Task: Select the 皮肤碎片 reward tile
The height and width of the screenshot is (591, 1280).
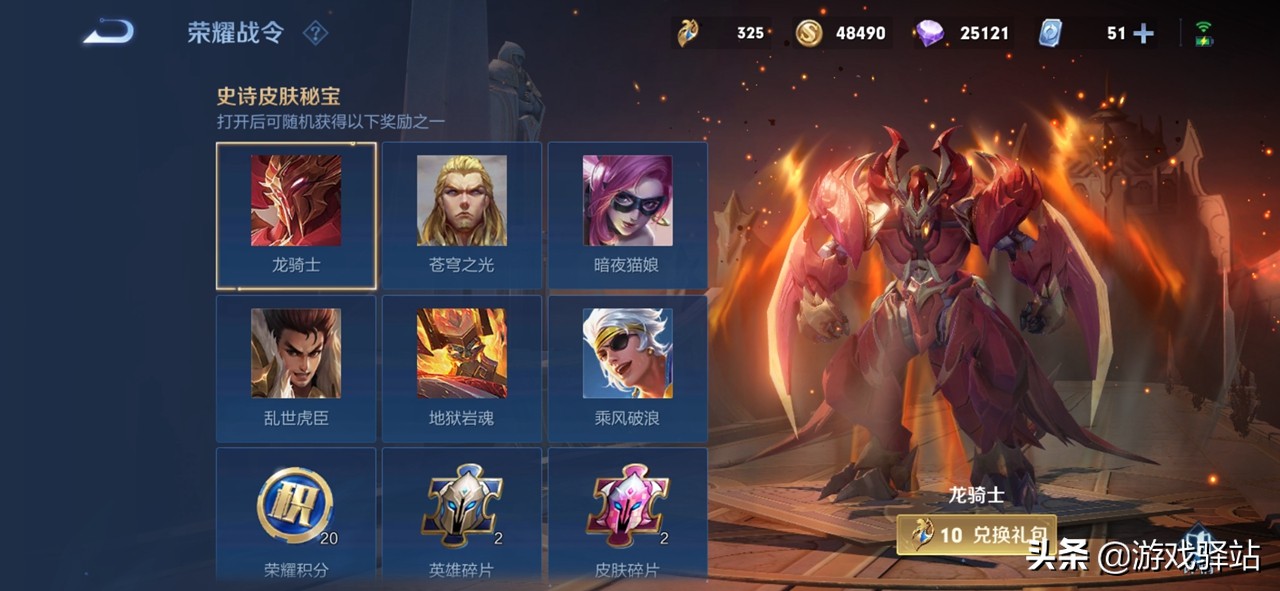Action: pos(627,515)
